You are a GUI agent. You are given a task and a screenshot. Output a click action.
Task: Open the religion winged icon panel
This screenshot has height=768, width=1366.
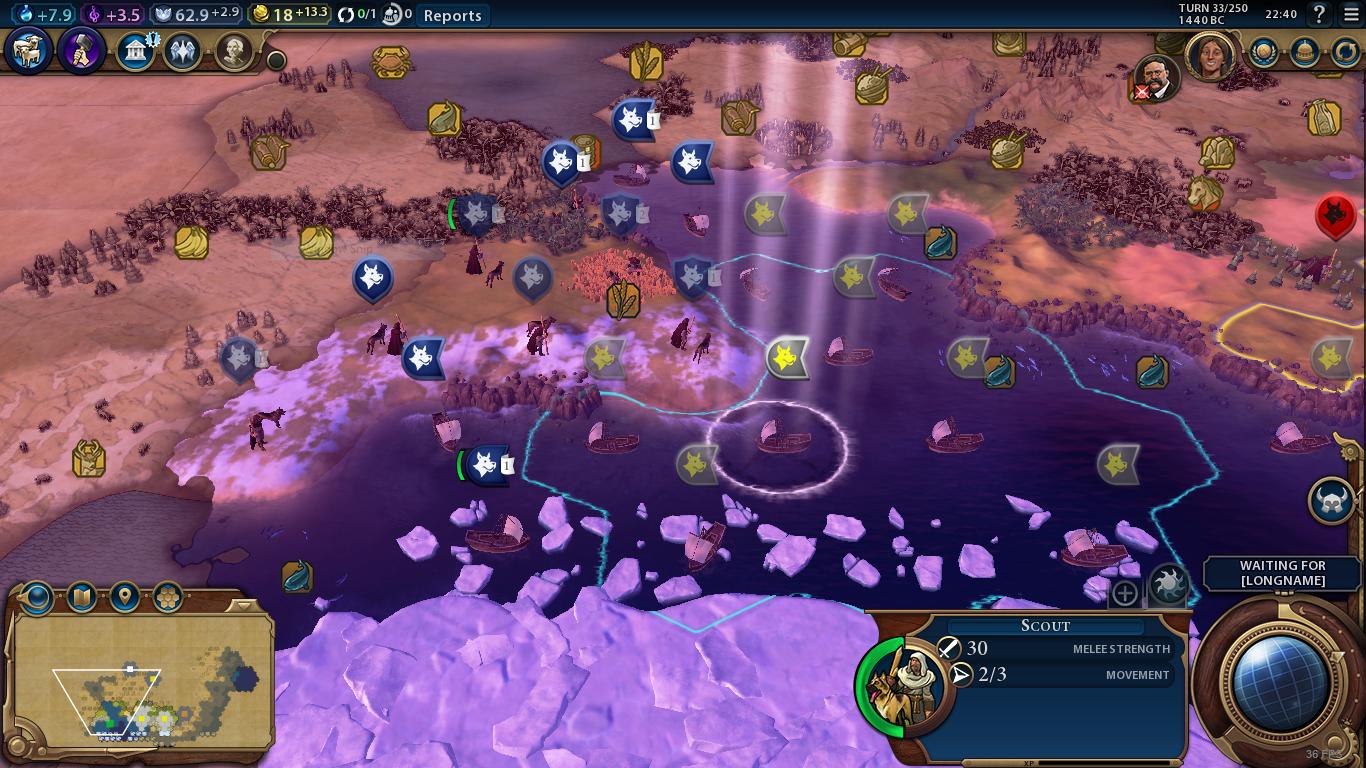click(x=183, y=51)
